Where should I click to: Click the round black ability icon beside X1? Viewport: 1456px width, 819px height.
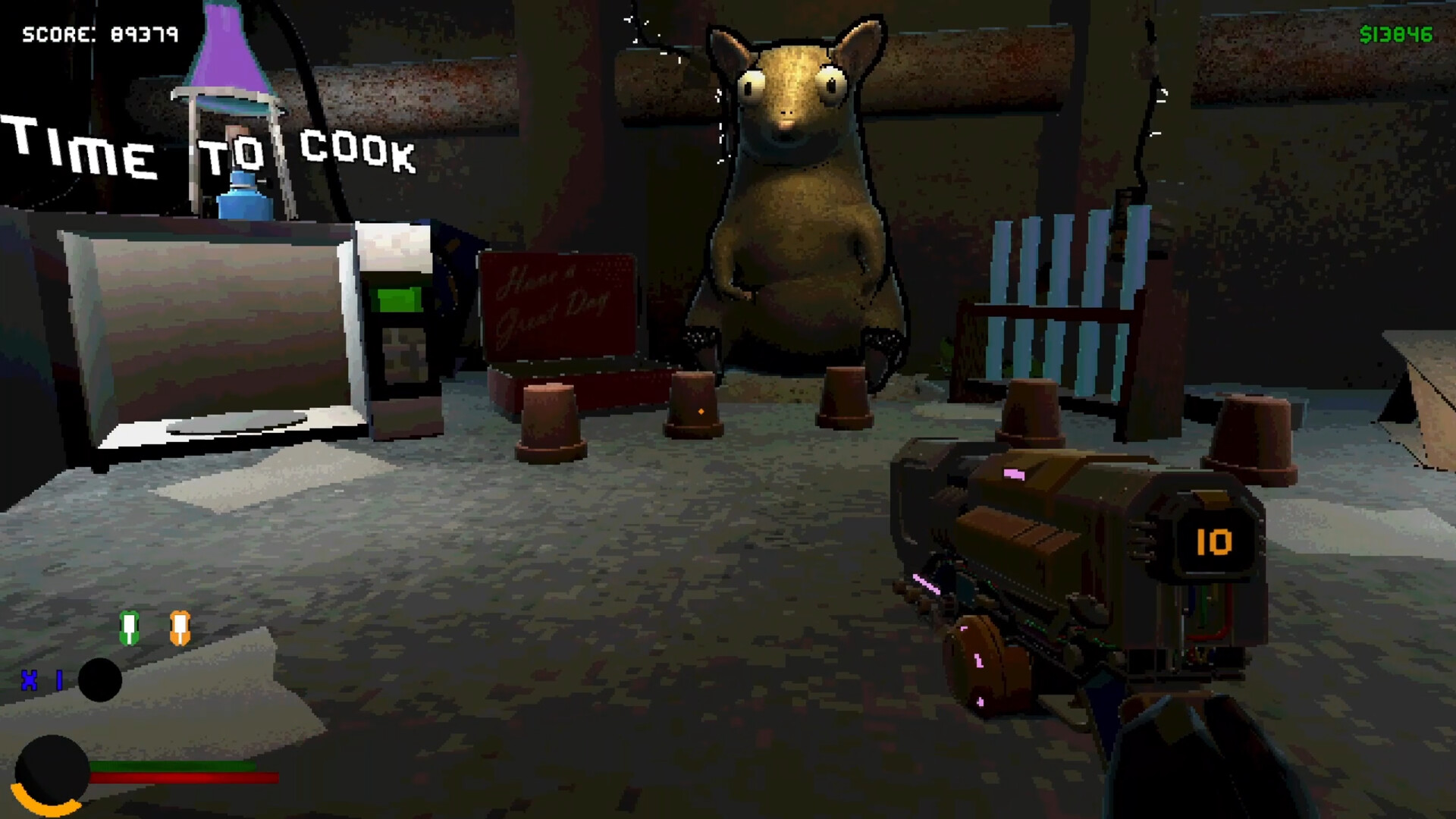99,681
